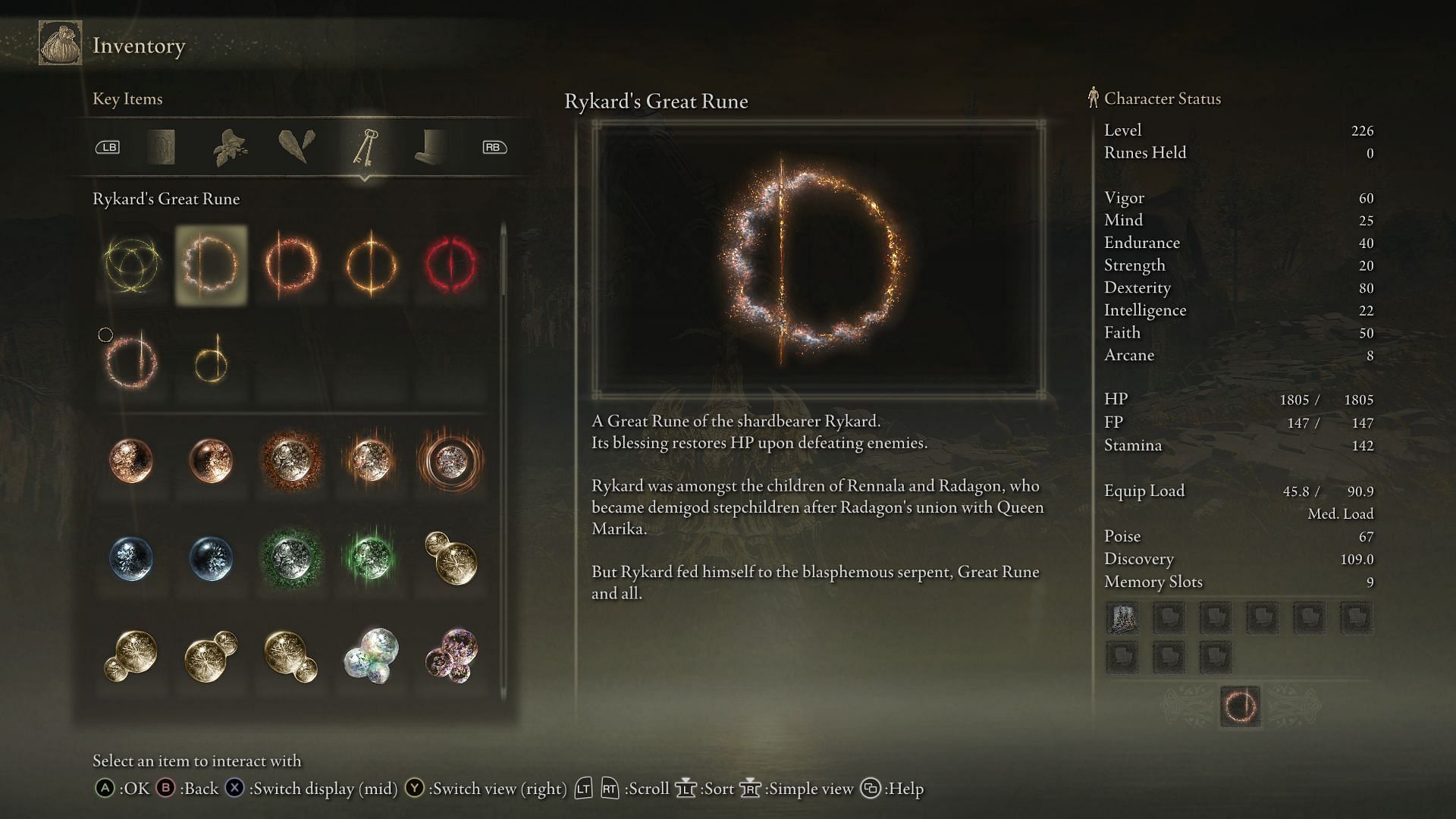1456x819 pixels.
Task: Select the first filled memory slot
Action: point(1122,619)
